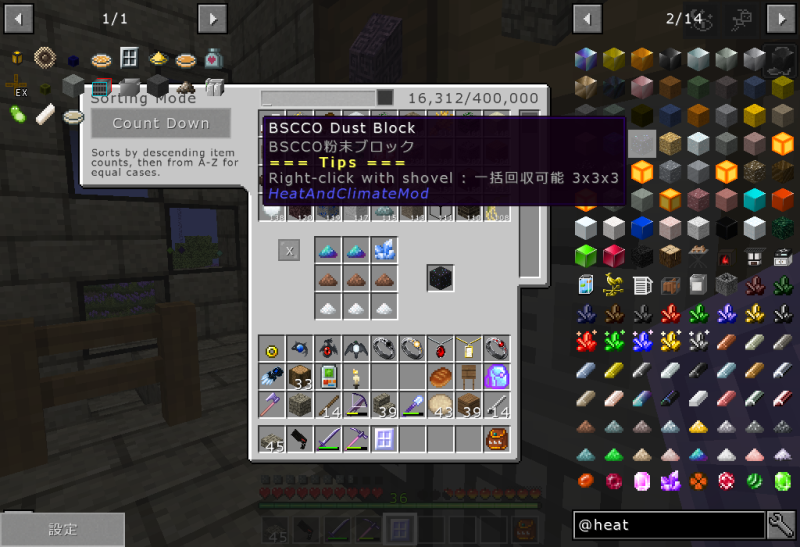Toggle the Count Down sorting mode button
The width and height of the screenshot is (800, 547).
(x=160, y=123)
